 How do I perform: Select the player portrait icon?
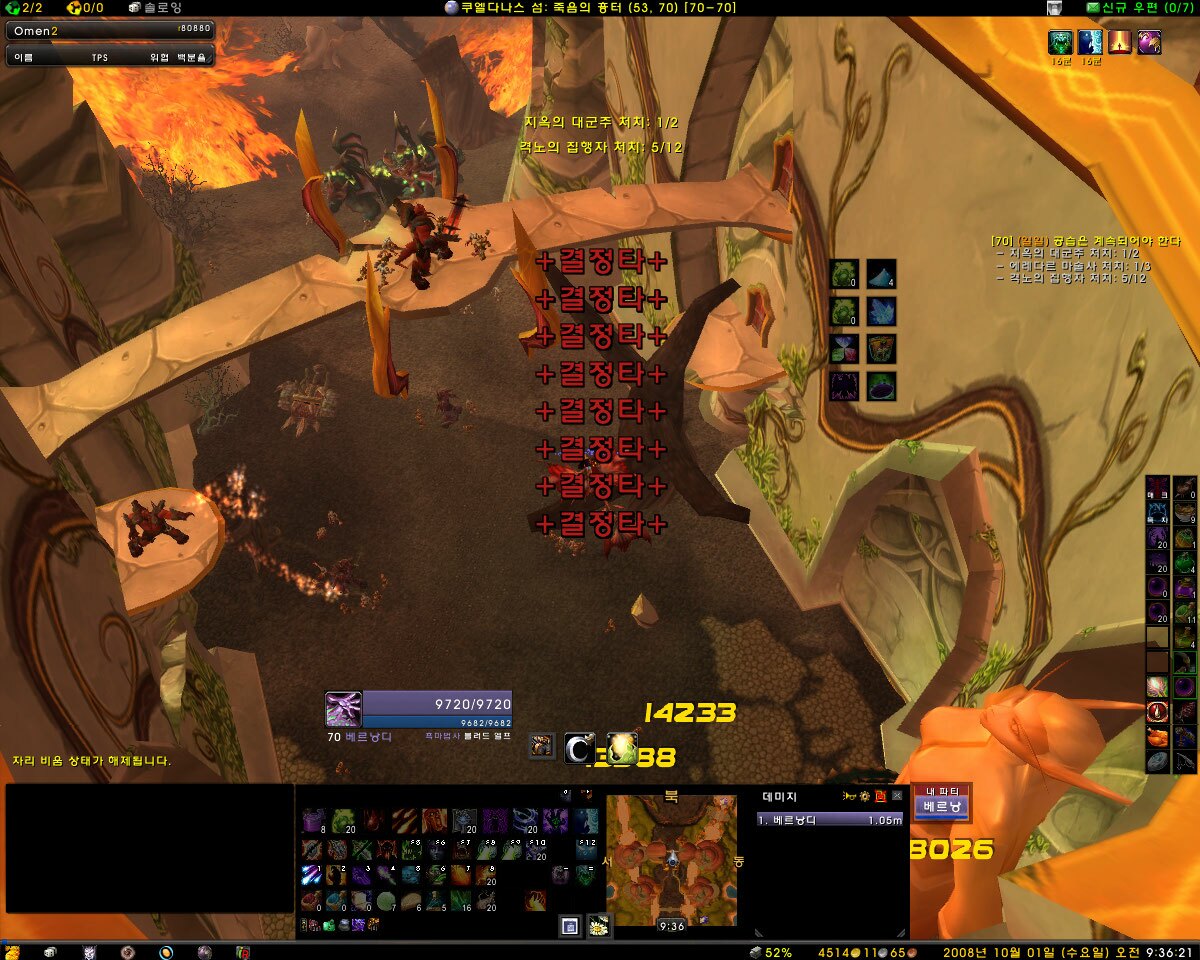(x=343, y=709)
